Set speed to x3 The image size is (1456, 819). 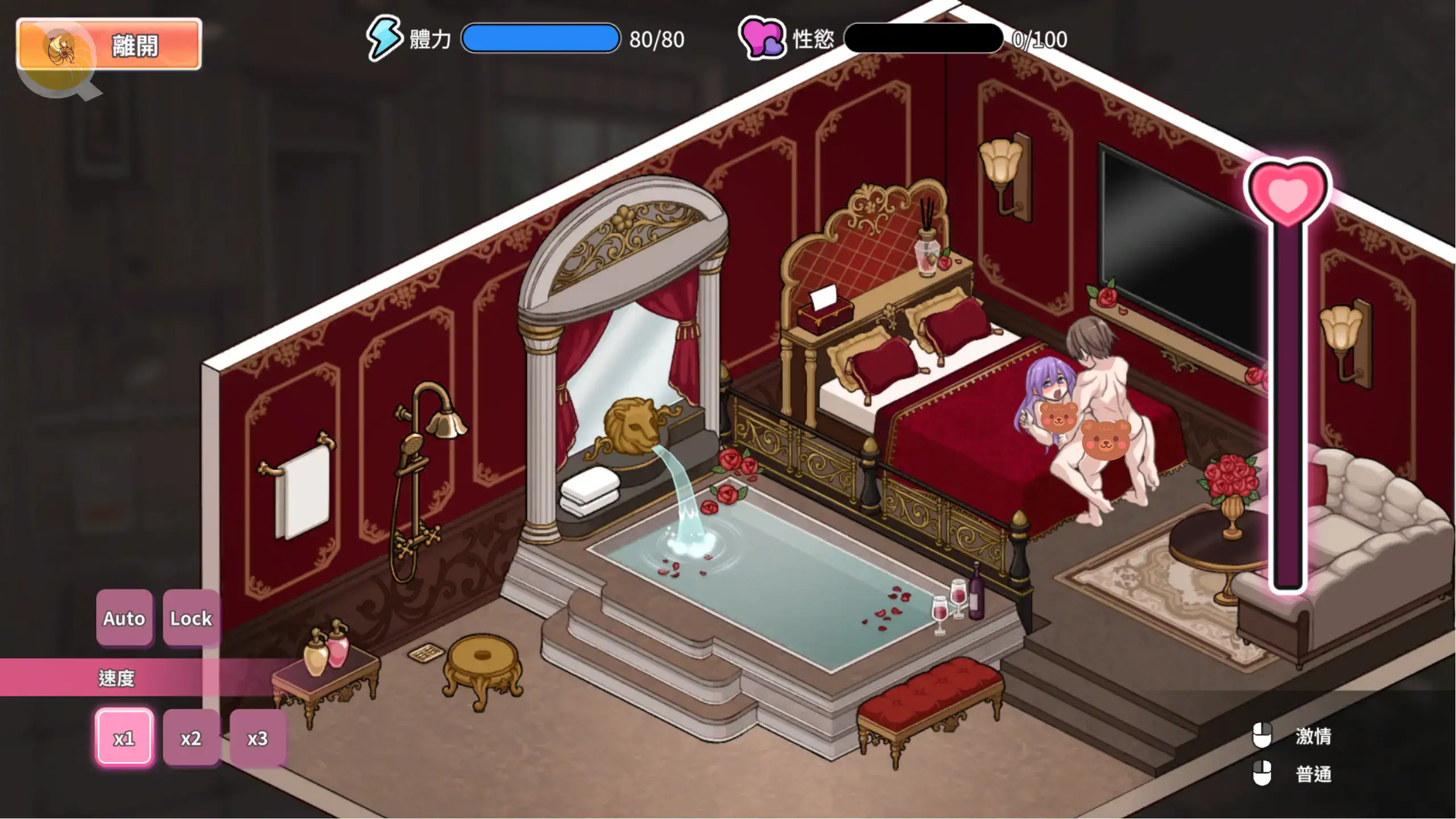(x=258, y=738)
